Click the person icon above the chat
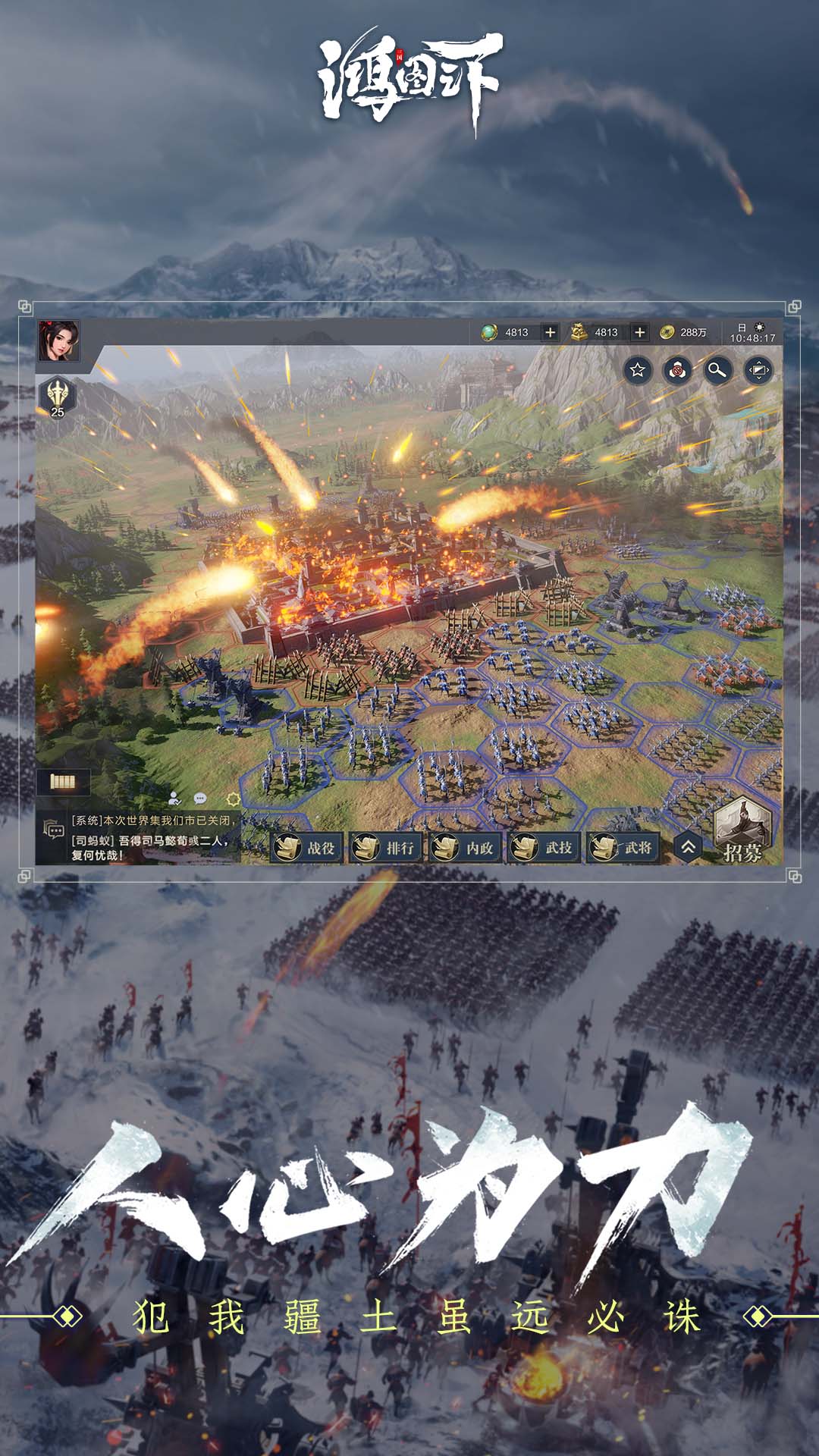 pos(174,798)
